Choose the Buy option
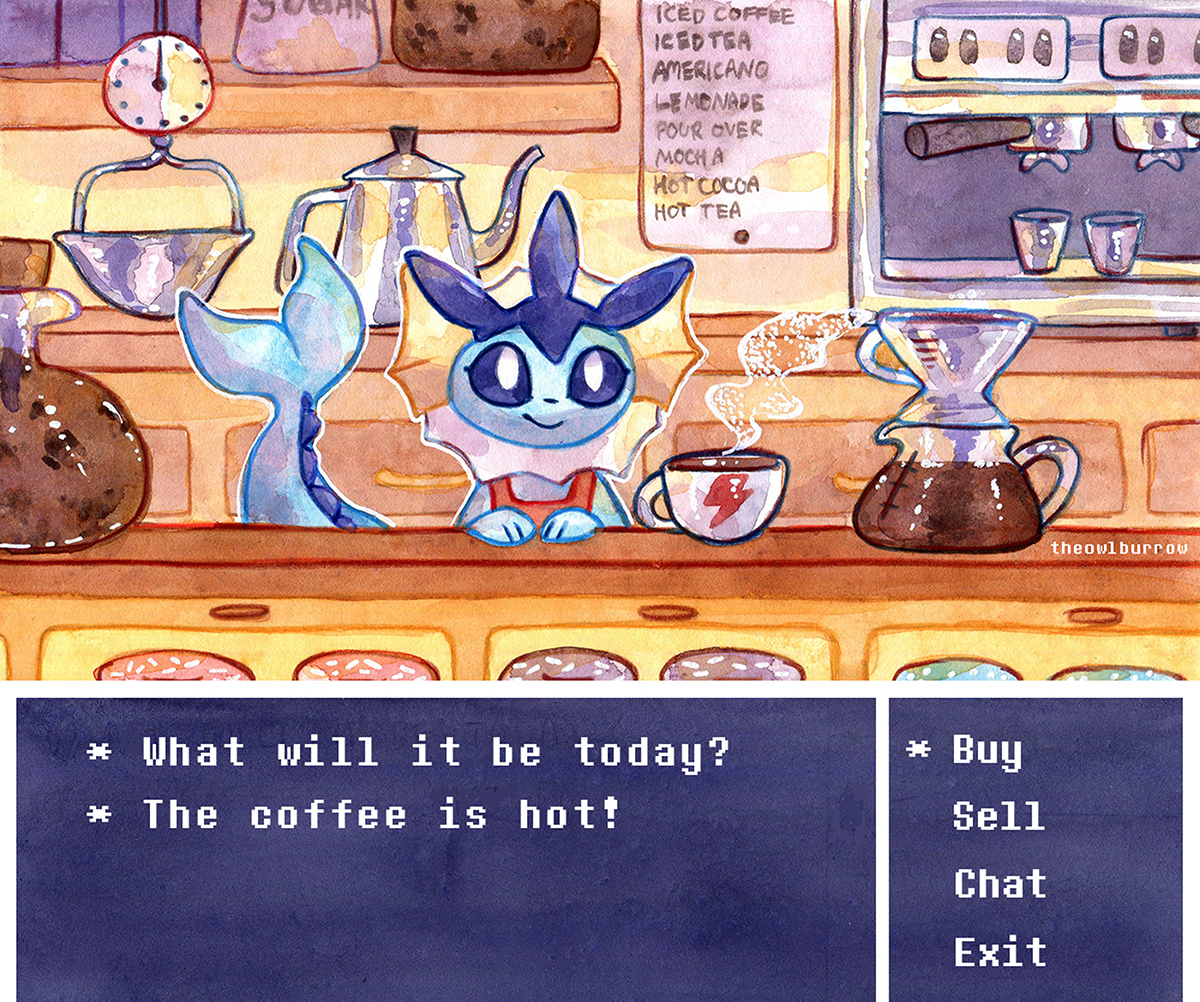Image resolution: width=1200 pixels, height=1002 pixels. (987, 750)
